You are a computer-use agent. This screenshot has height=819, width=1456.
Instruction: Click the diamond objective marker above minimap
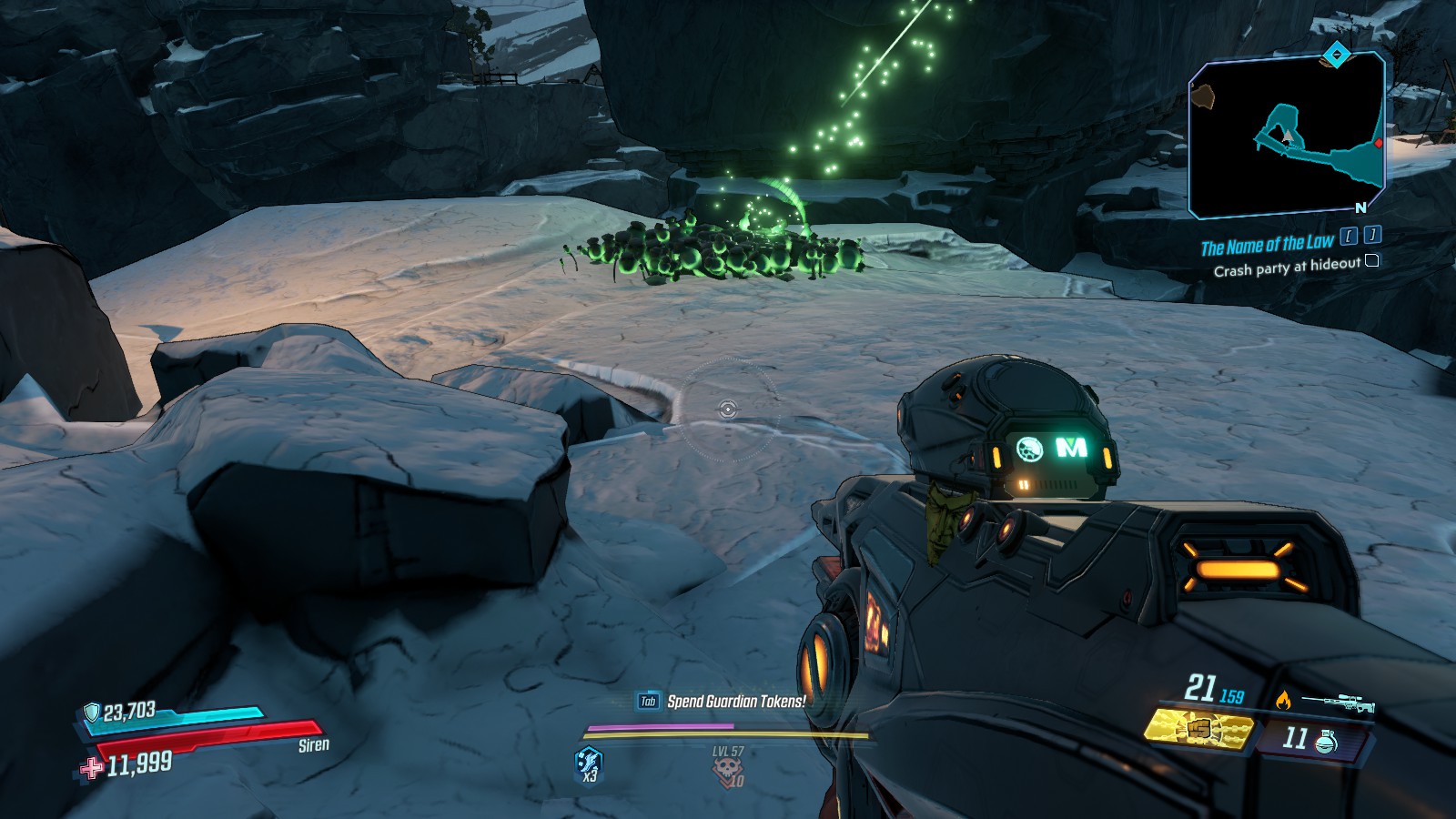coord(1335,56)
